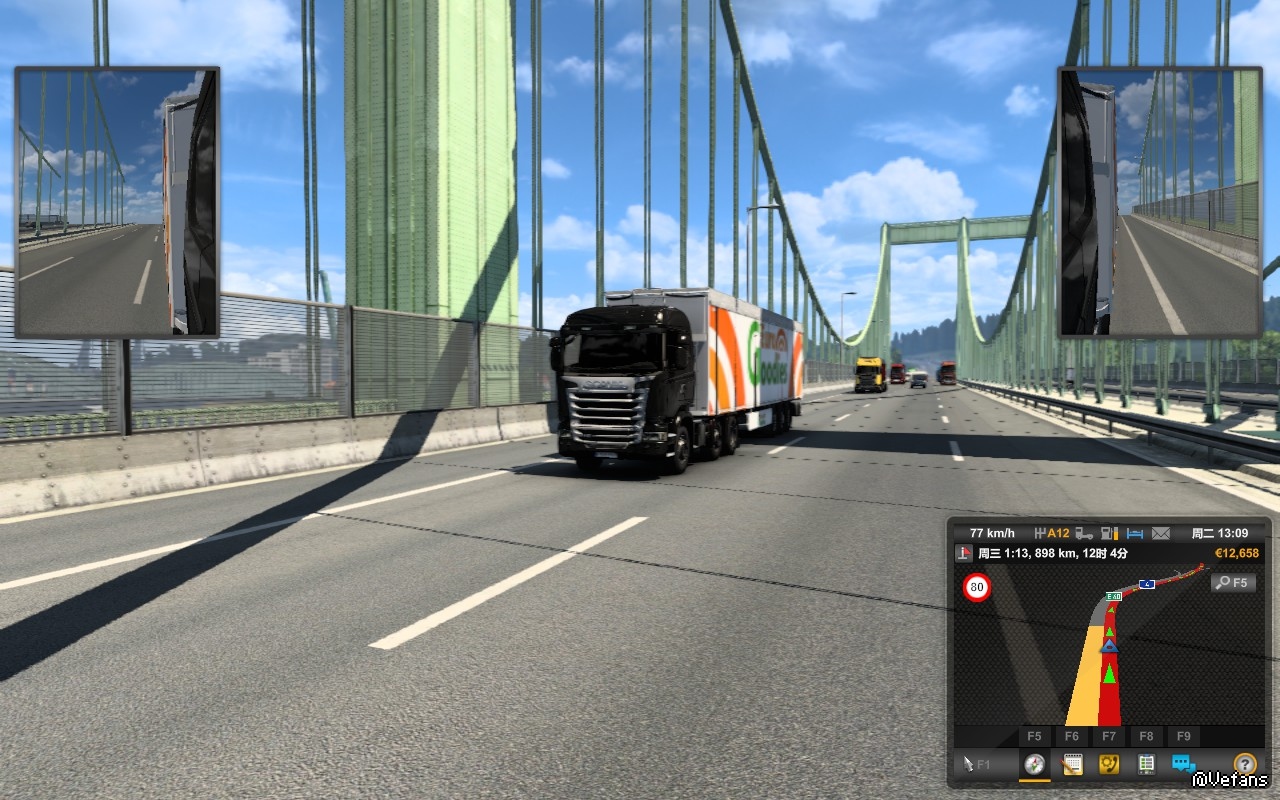This screenshot has width=1280, height=800.
Task: Click the fuel pump indicator icon
Action: pos(1109,533)
